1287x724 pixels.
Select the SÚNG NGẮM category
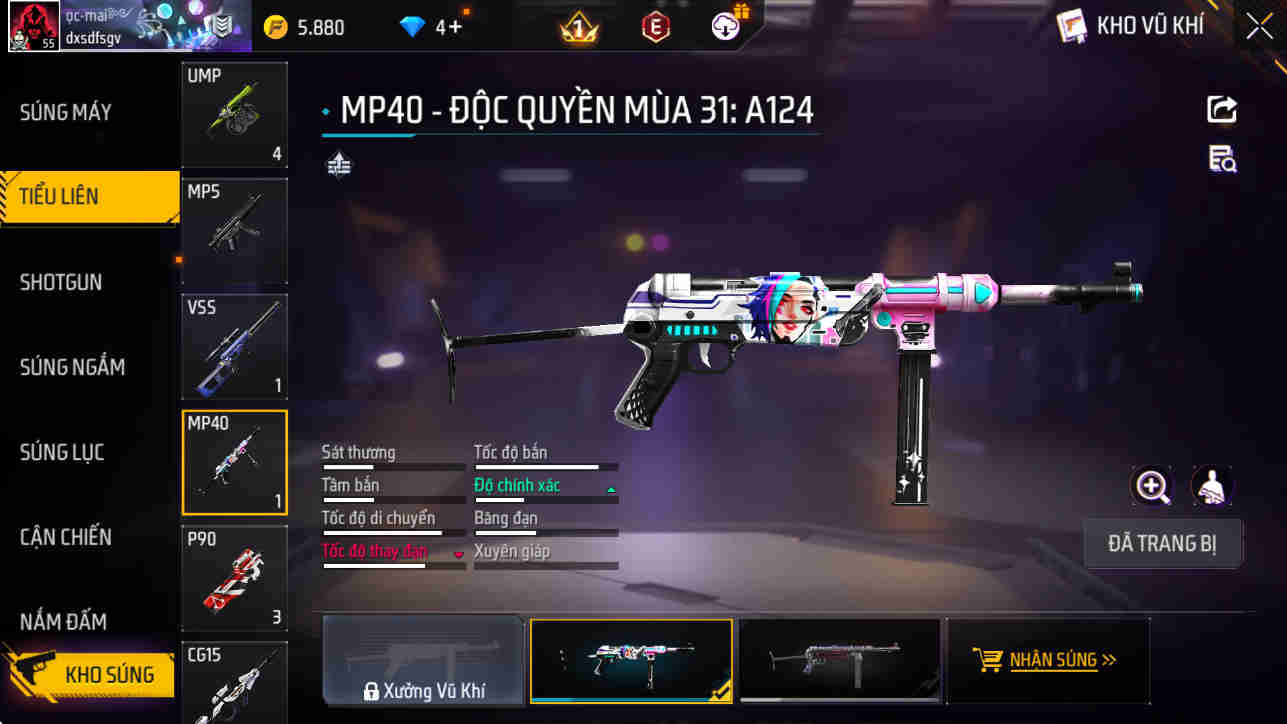(x=72, y=367)
